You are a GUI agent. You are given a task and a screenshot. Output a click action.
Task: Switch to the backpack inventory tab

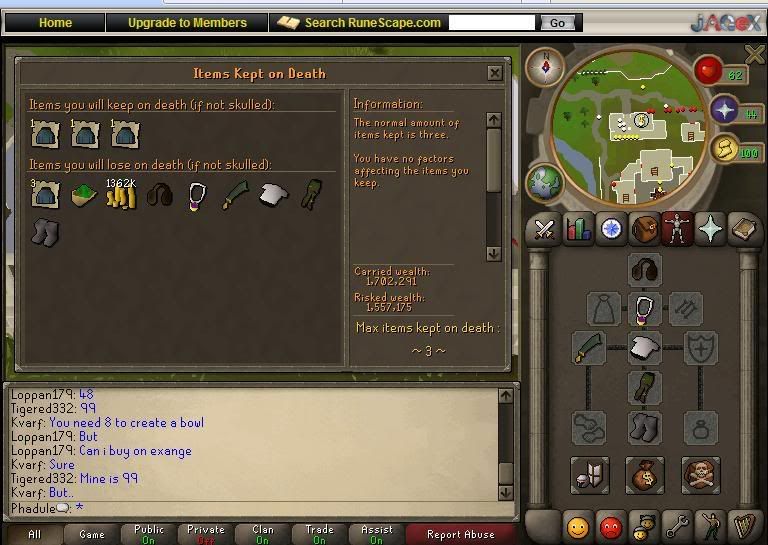(644, 230)
